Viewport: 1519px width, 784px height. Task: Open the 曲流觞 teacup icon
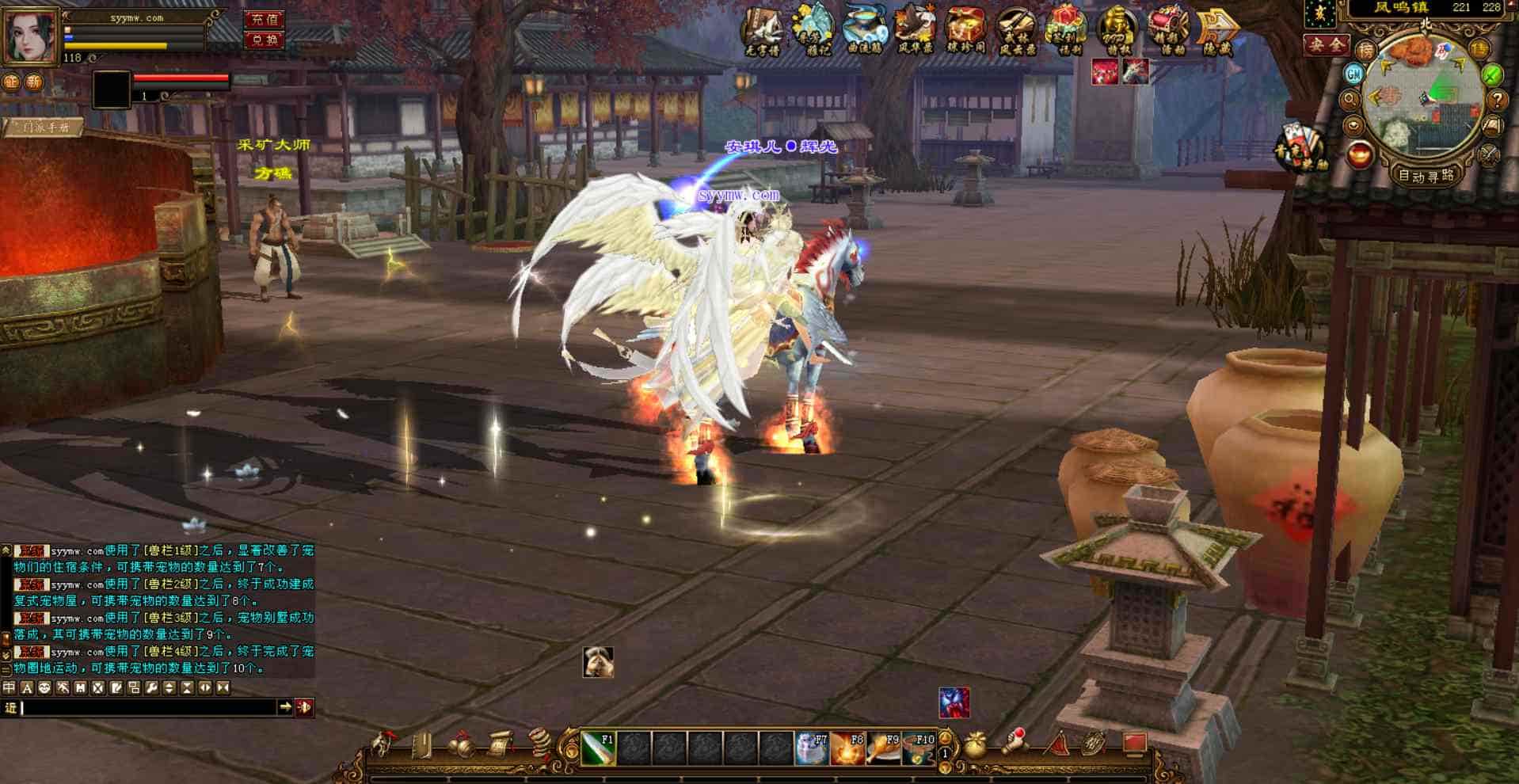click(x=864, y=30)
